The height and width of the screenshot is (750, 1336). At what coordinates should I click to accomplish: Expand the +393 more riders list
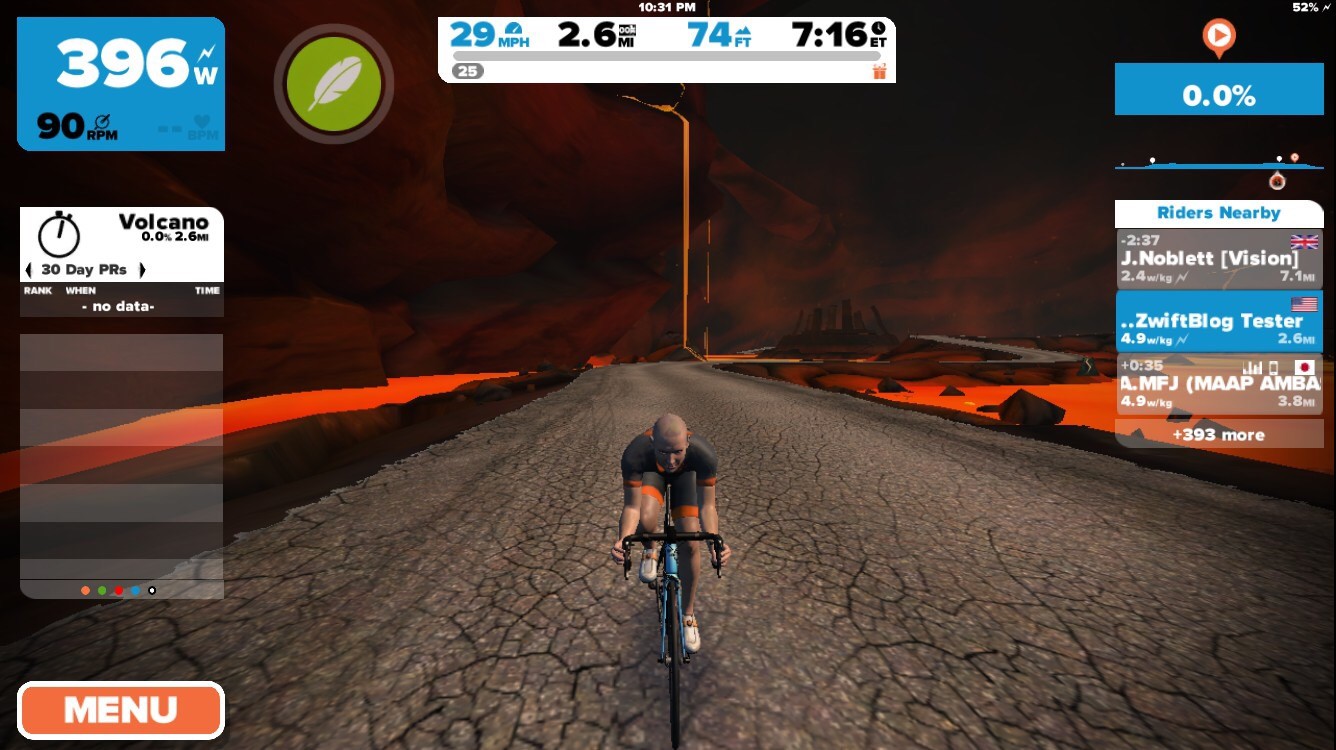[1218, 435]
